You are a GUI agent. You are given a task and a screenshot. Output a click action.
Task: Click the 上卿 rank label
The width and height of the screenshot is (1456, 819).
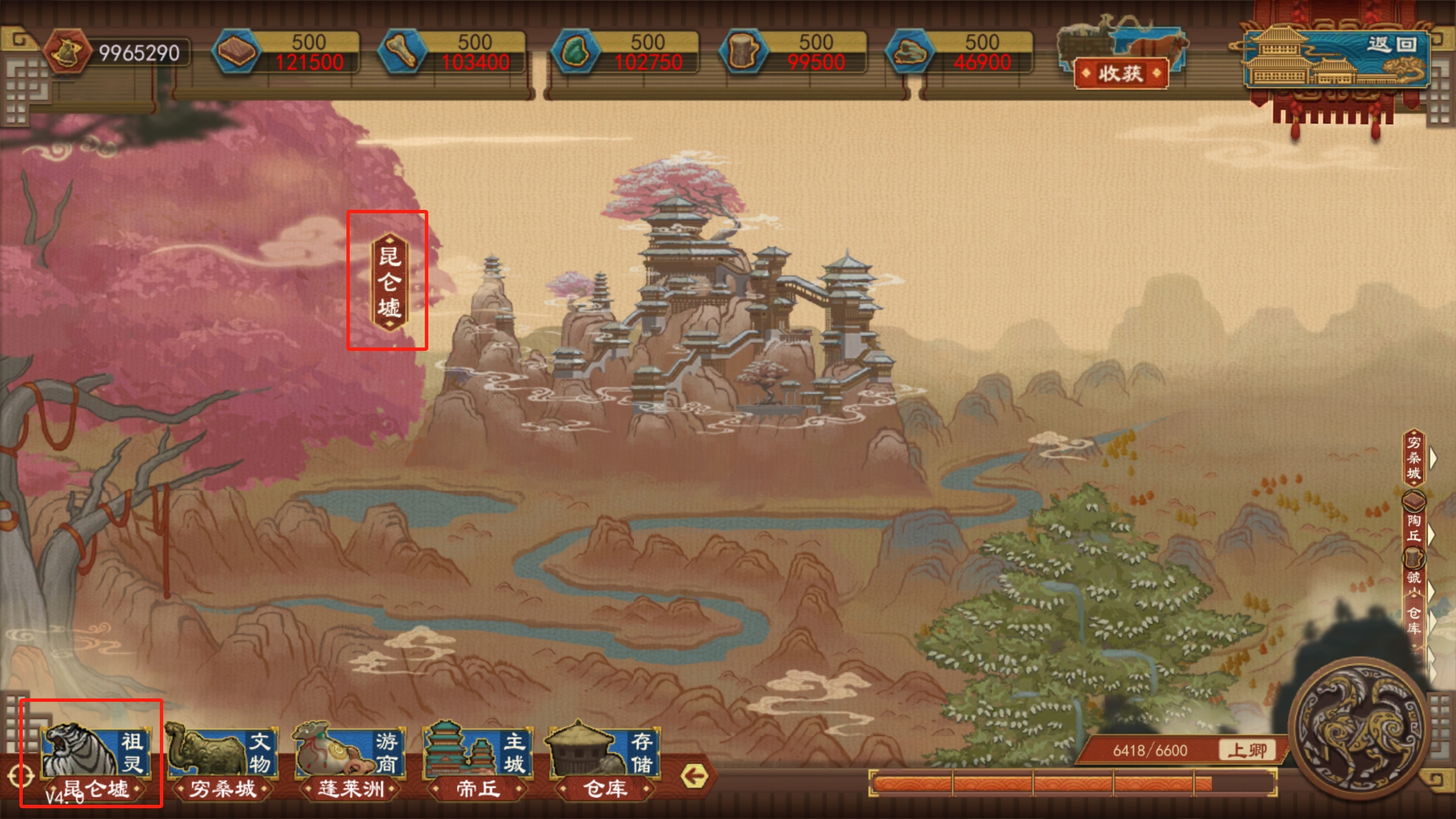point(1247,750)
